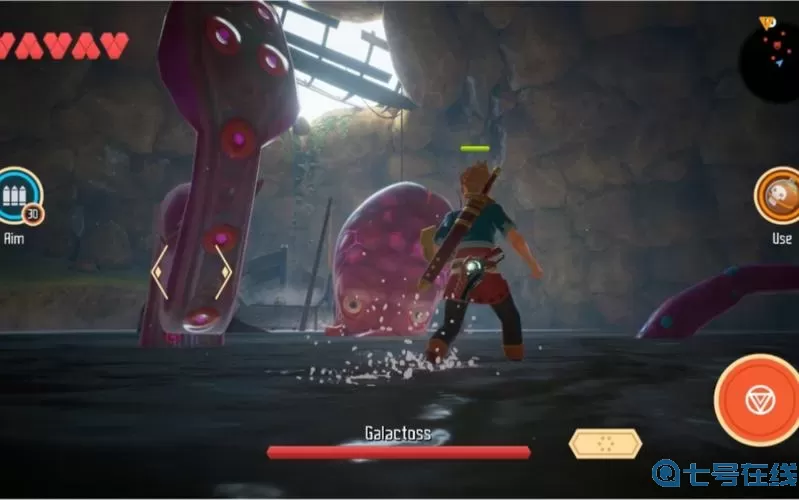Tap the Aim bullets button
Image resolution: width=799 pixels, height=500 pixels.
[x=19, y=196]
